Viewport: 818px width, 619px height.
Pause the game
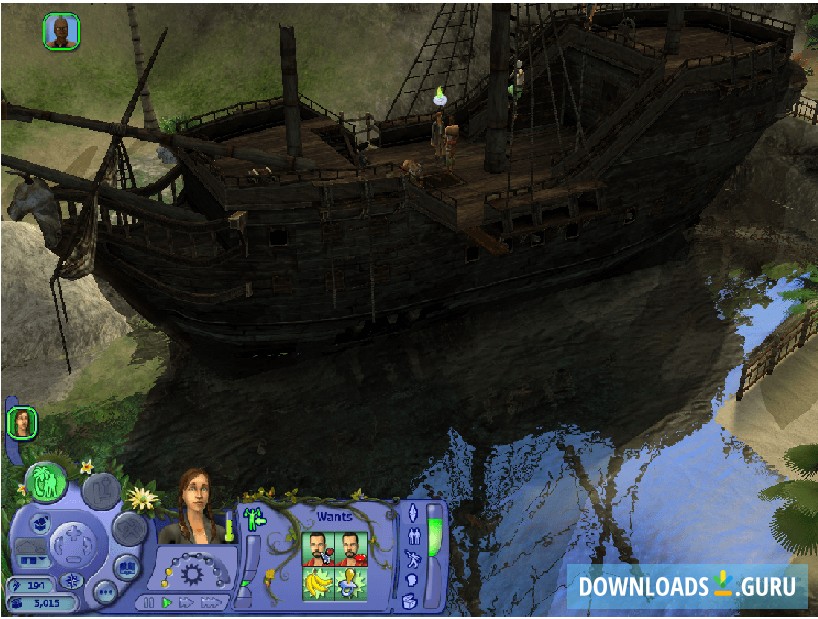point(150,603)
